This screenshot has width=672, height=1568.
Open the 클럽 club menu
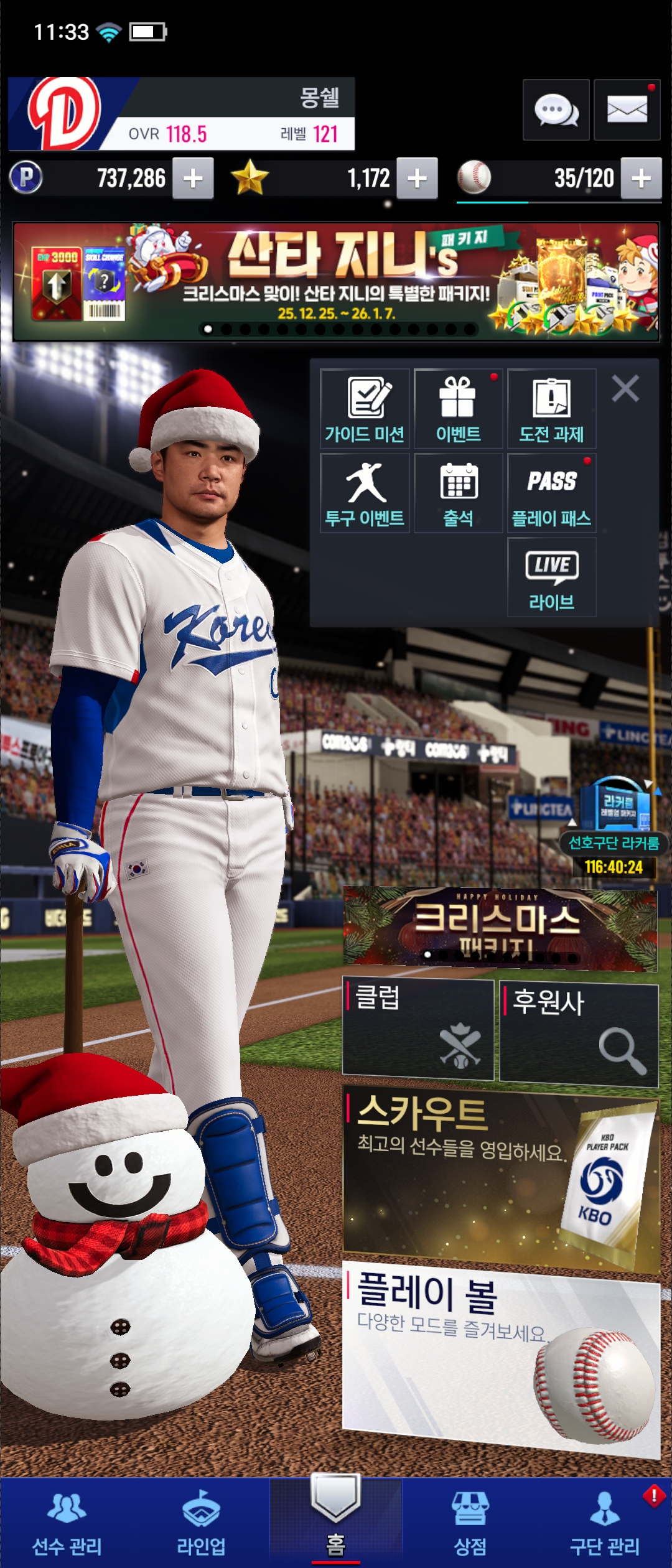[418, 1029]
